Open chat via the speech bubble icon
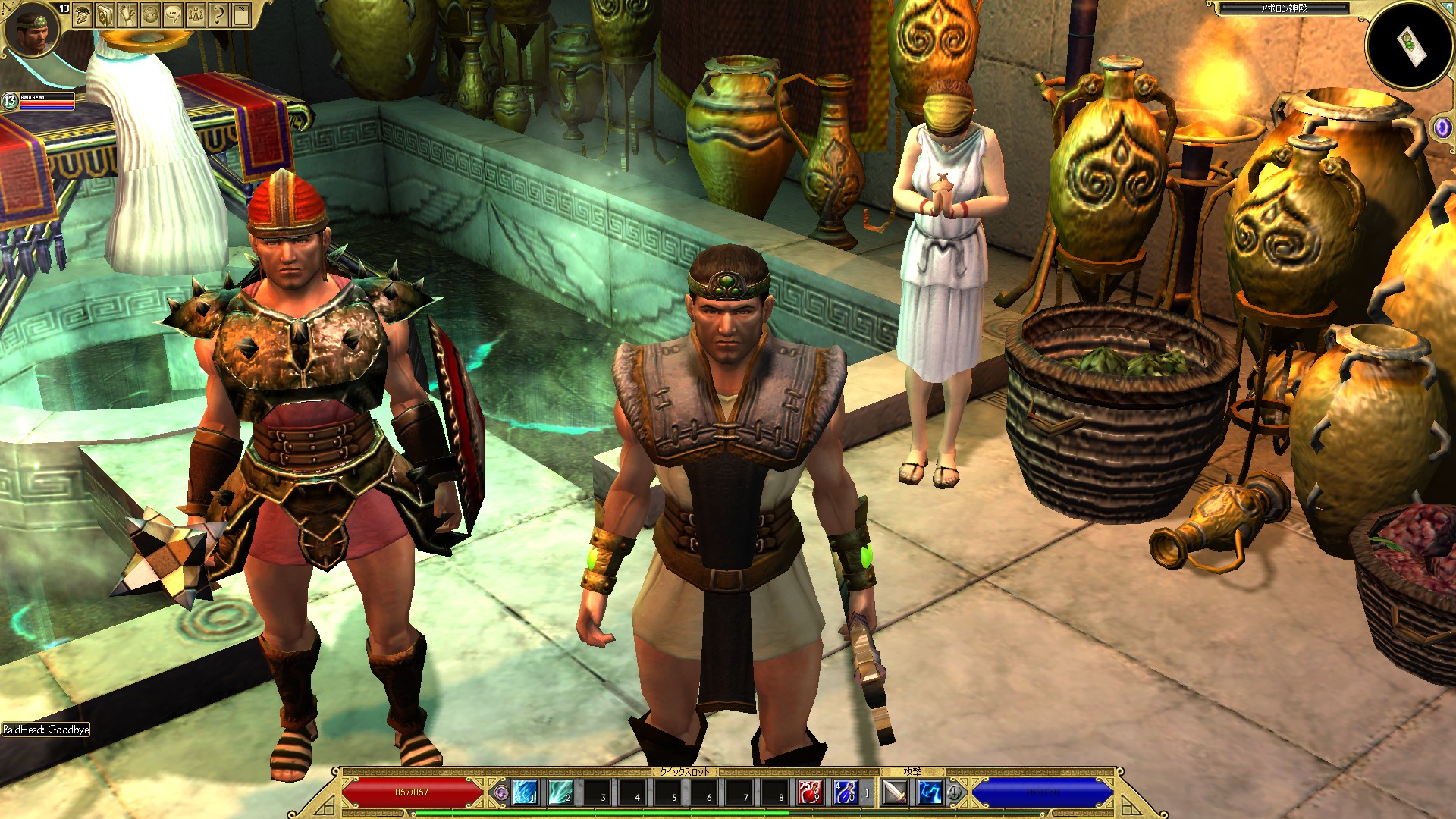The height and width of the screenshot is (819, 1456). [172, 14]
